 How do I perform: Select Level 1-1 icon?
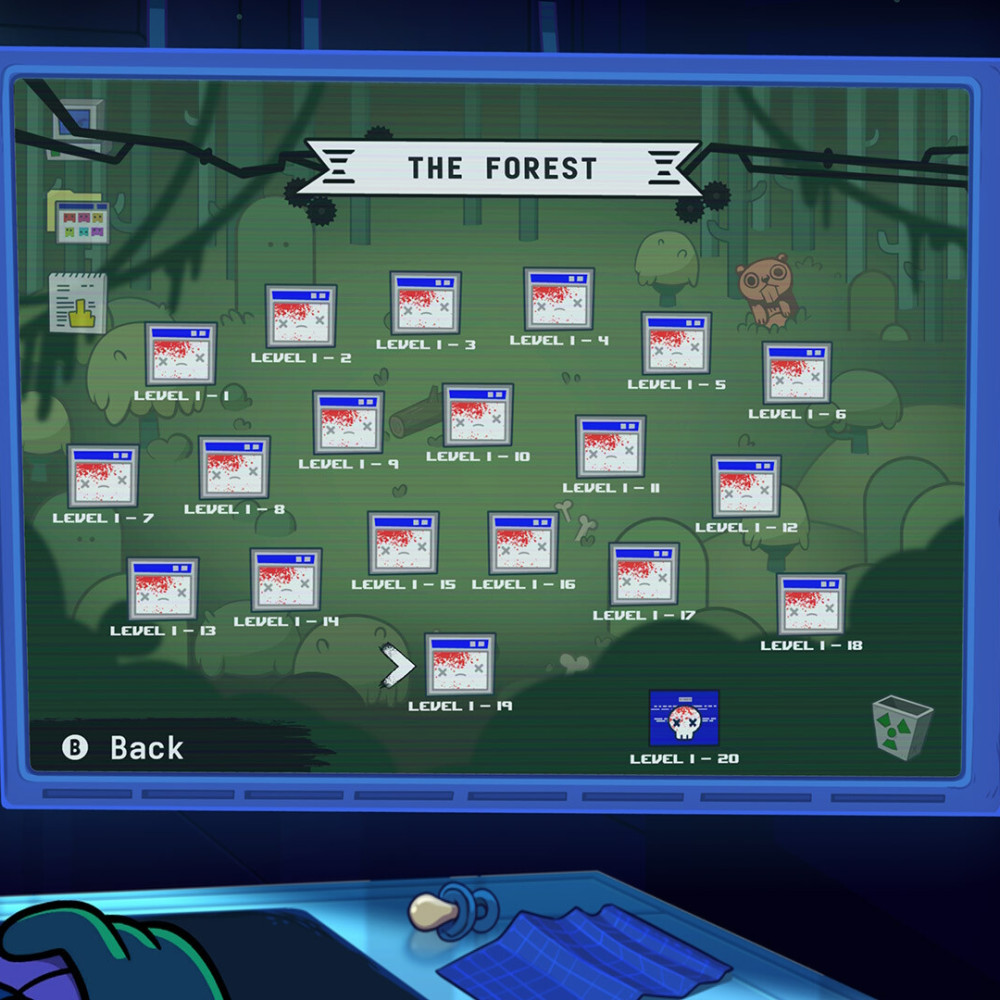[x=180, y=354]
